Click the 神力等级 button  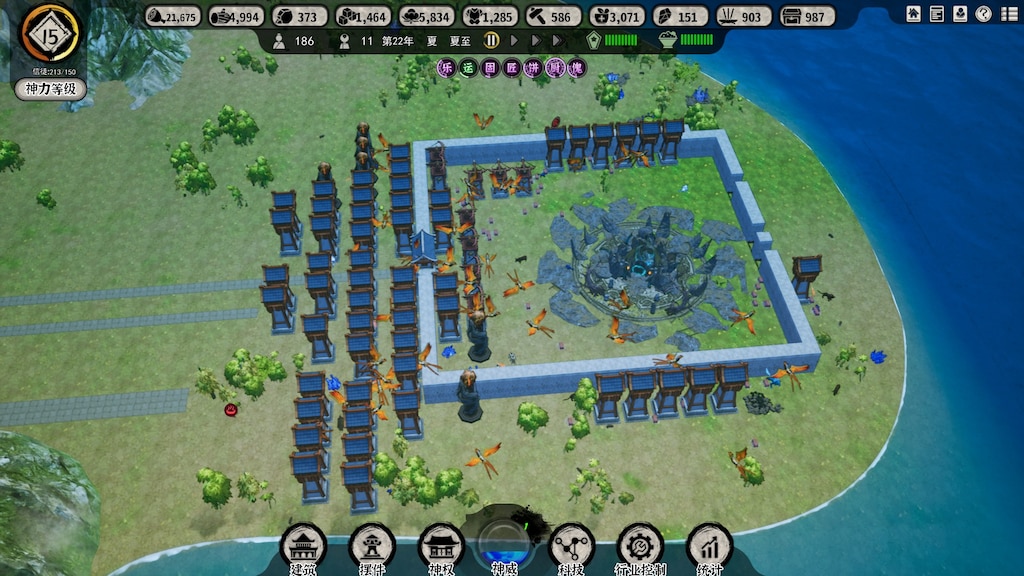(x=51, y=89)
